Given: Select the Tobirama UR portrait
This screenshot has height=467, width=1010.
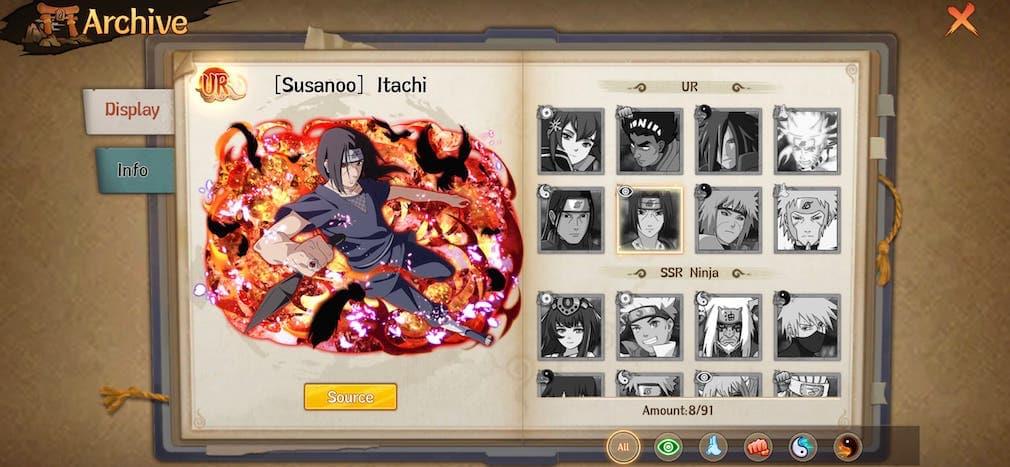Looking at the screenshot, I should [x=807, y=219].
